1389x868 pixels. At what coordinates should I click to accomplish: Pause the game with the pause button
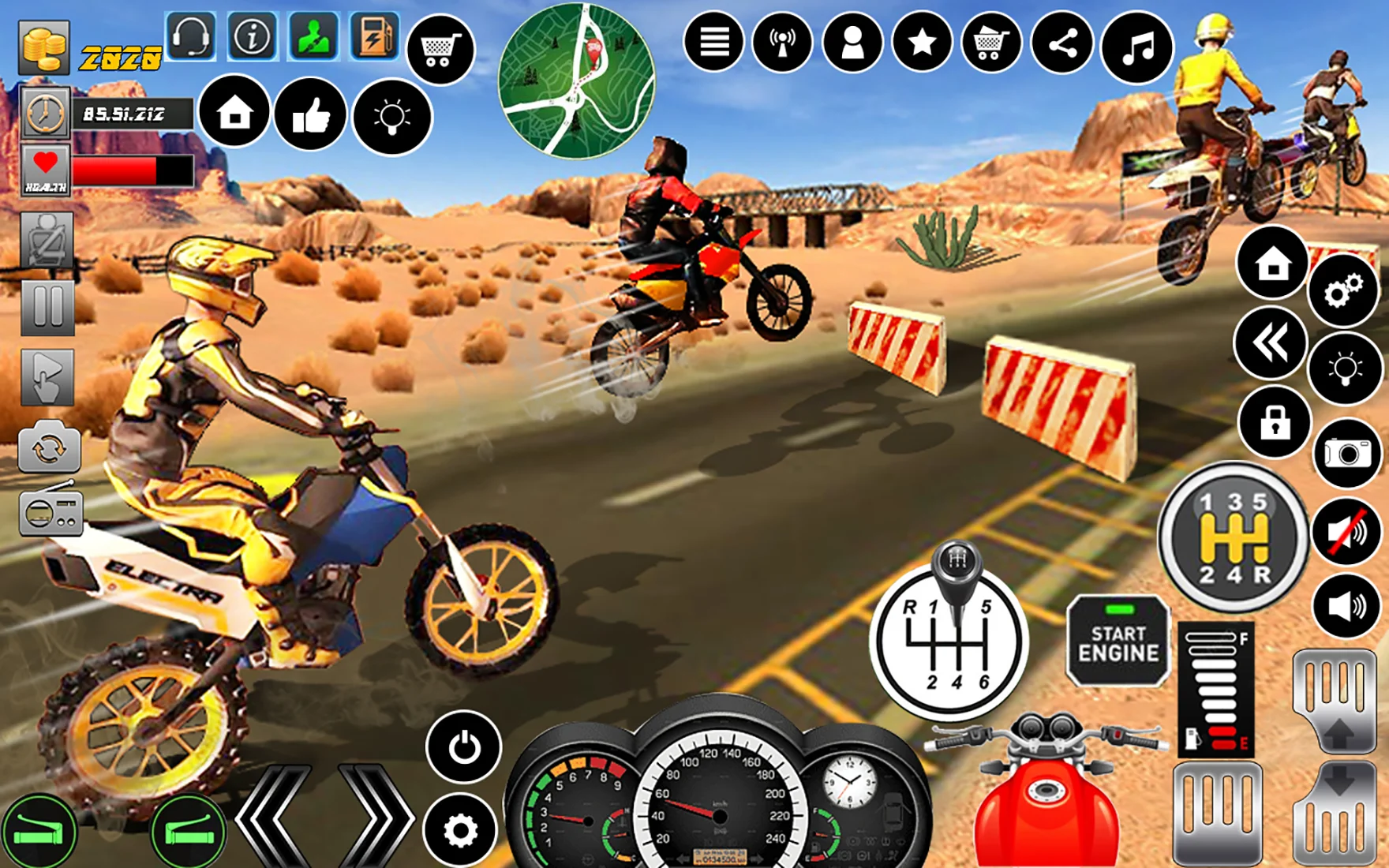click(47, 307)
